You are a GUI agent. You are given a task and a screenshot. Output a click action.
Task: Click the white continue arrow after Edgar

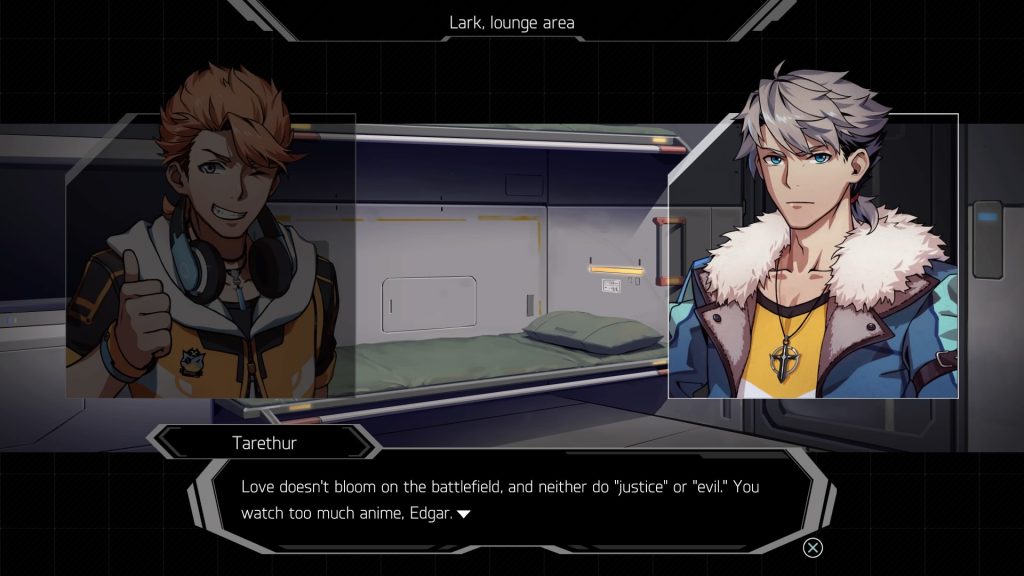click(463, 514)
